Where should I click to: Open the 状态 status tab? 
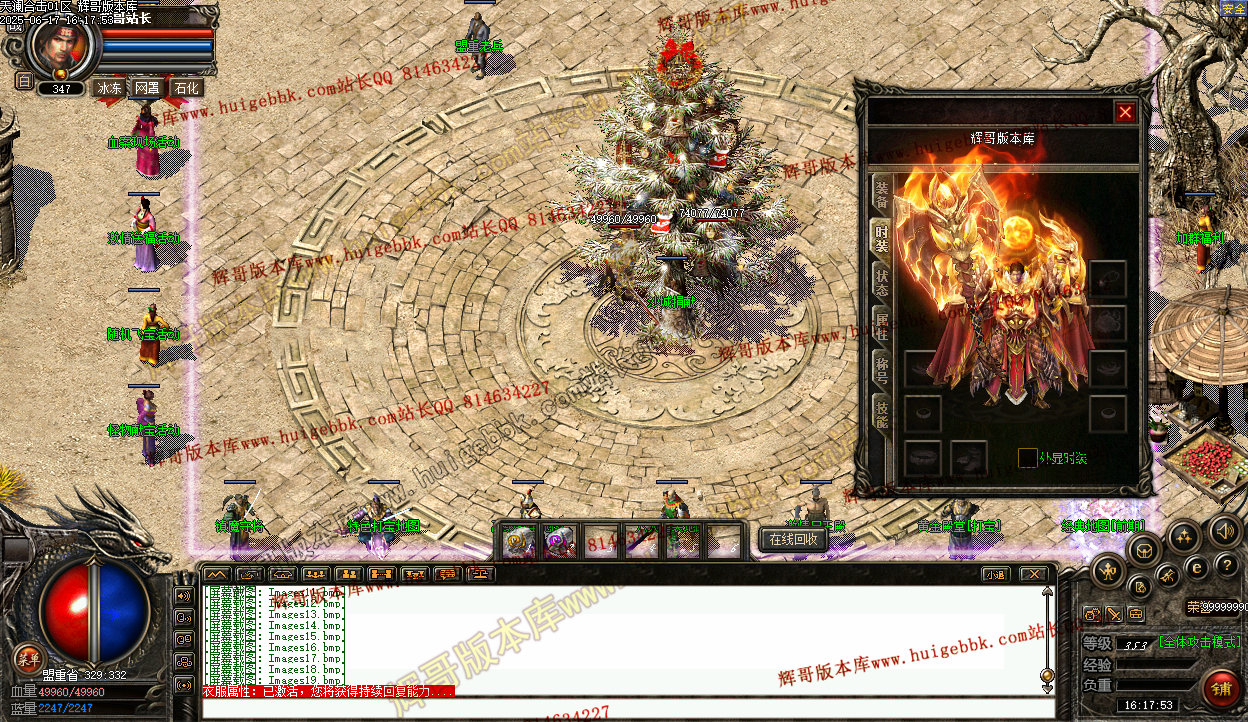point(881,282)
